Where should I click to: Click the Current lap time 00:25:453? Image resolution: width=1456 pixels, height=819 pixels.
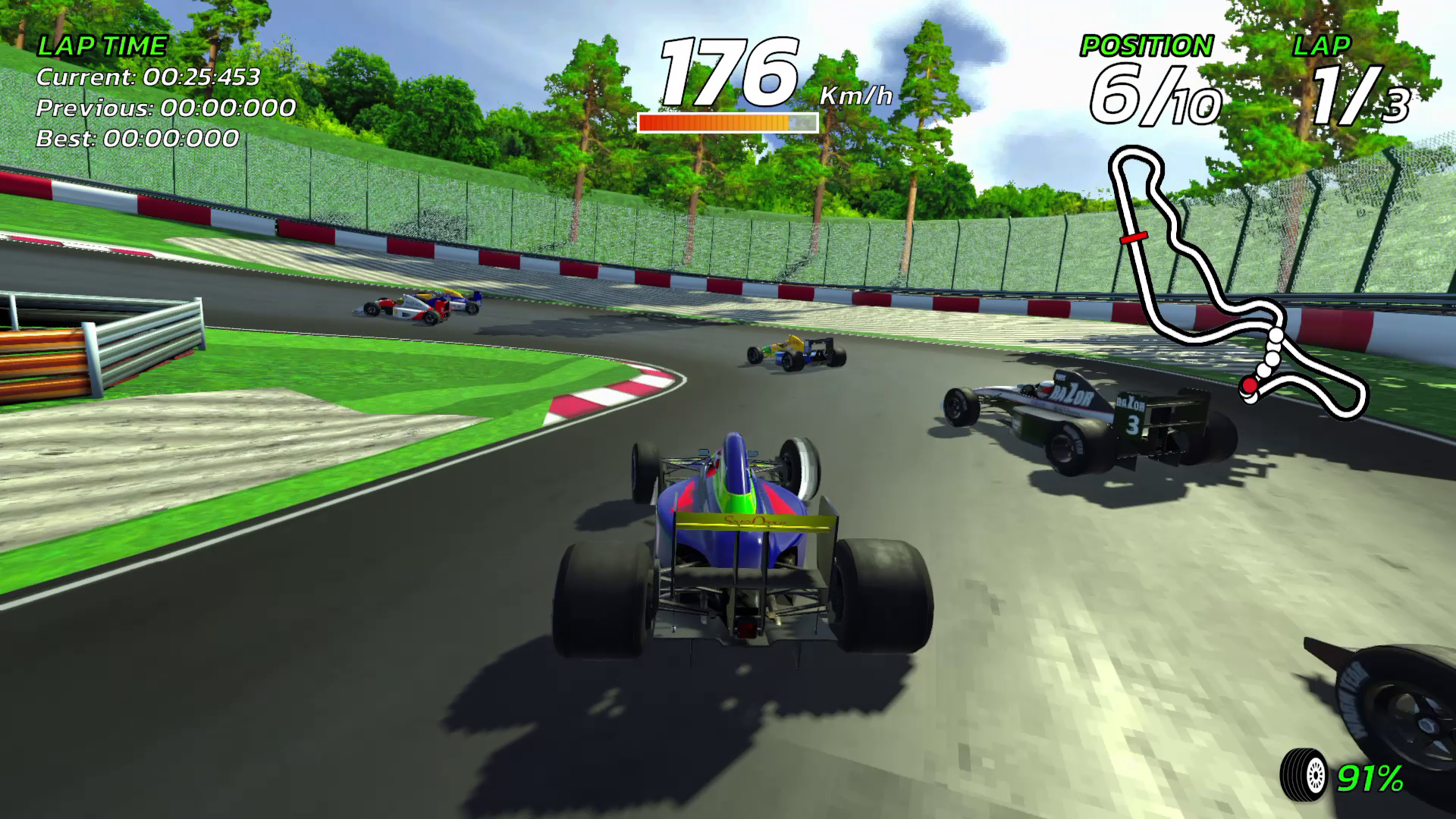tap(149, 77)
